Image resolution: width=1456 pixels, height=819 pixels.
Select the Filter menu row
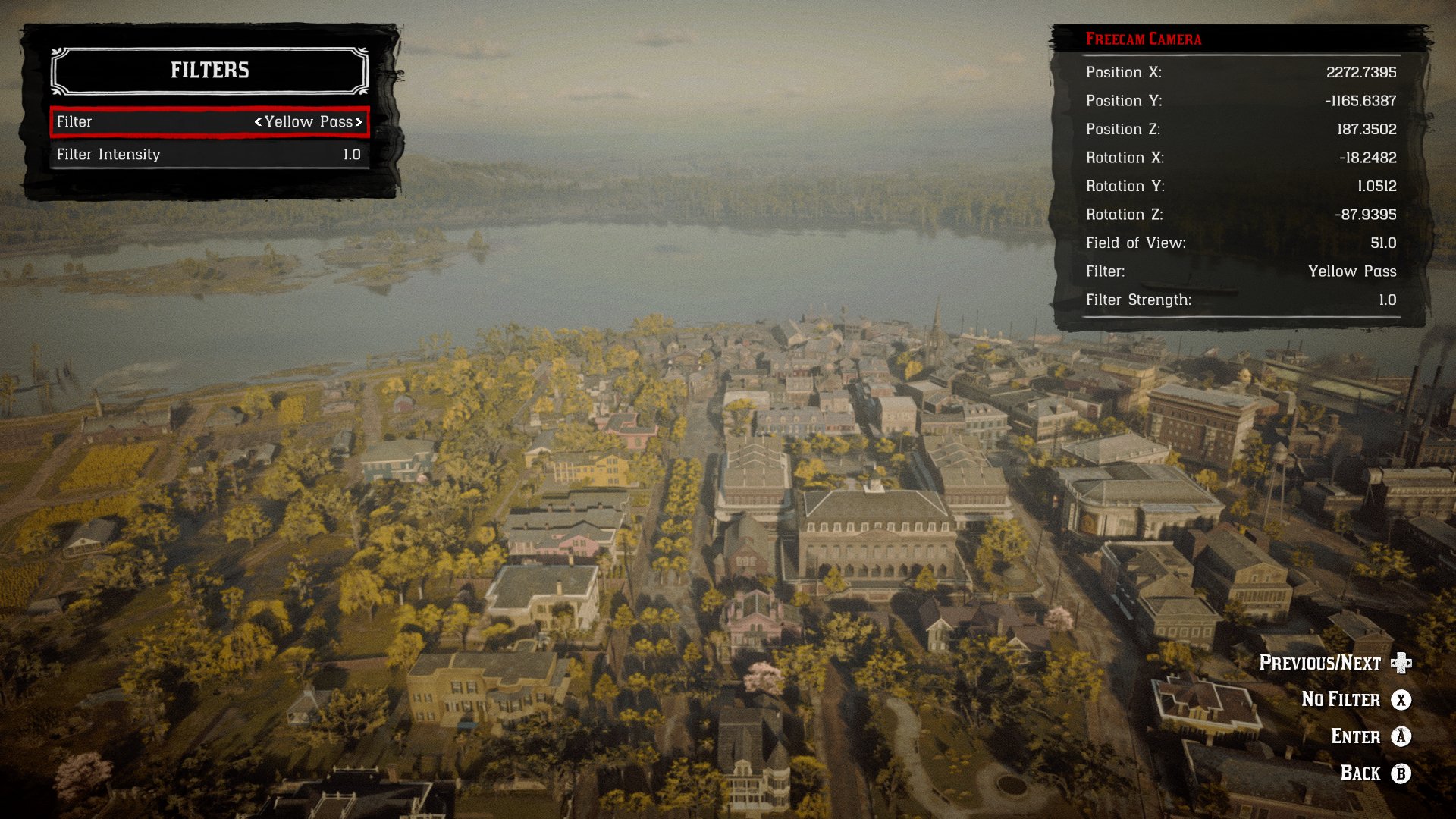coord(209,122)
